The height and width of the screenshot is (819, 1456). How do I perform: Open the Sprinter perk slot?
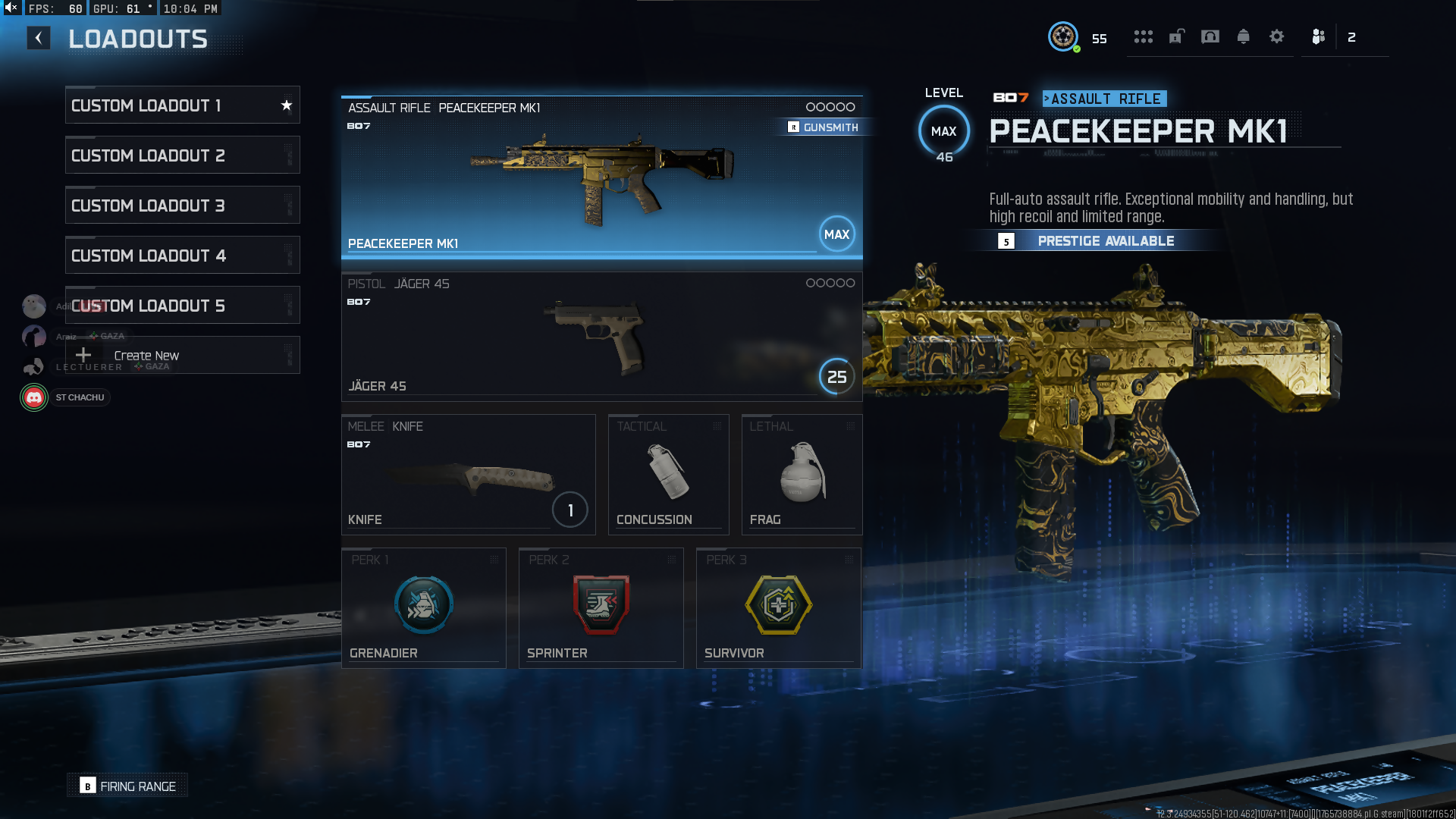pyautogui.click(x=601, y=607)
